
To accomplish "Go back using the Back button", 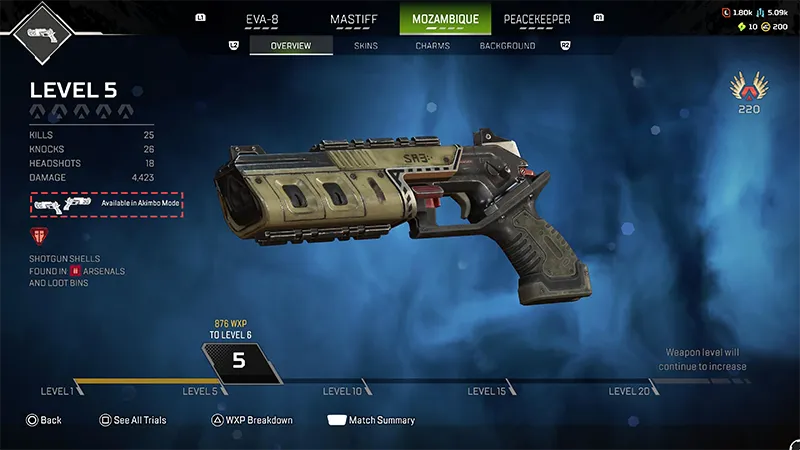I will 43,420.
